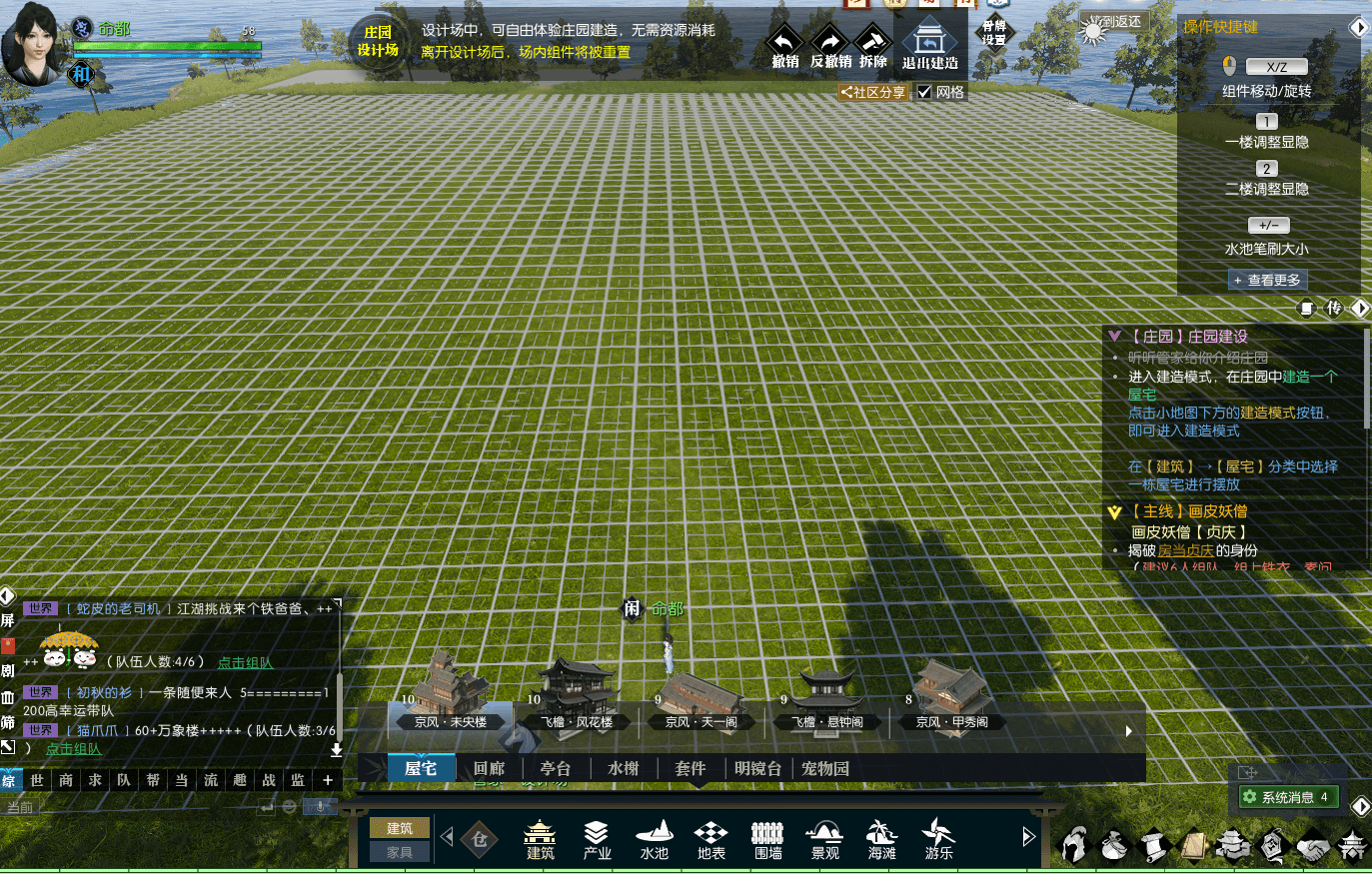Switch to 家具 furniture mode
Screen dimensions: 1372x874
point(399,851)
